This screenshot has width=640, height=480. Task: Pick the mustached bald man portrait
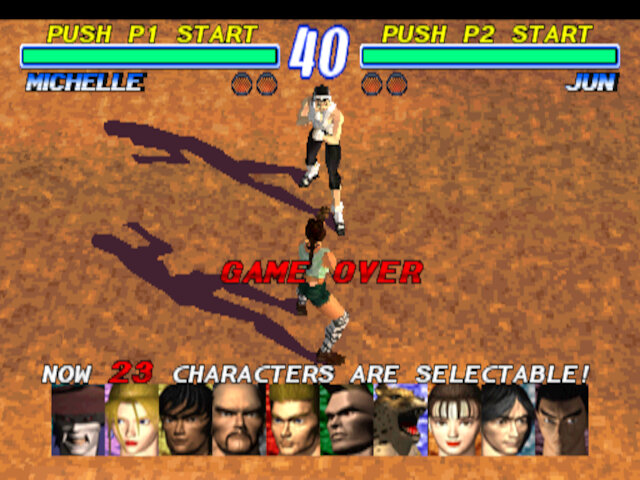(x=239, y=419)
